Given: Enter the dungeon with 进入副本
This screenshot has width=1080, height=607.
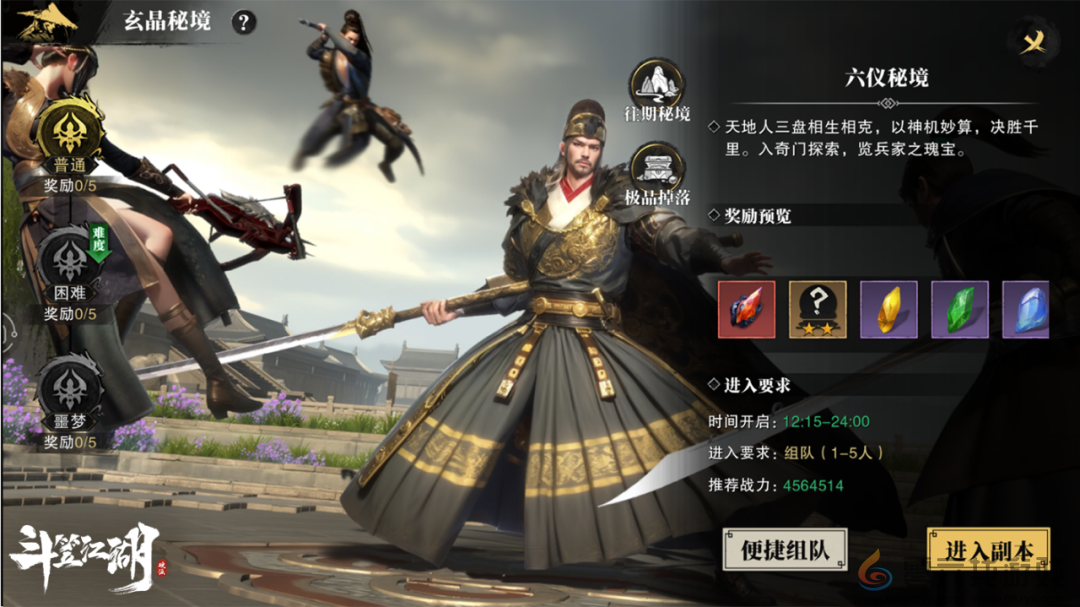Looking at the screenshot, I should (x=988, y=549).
